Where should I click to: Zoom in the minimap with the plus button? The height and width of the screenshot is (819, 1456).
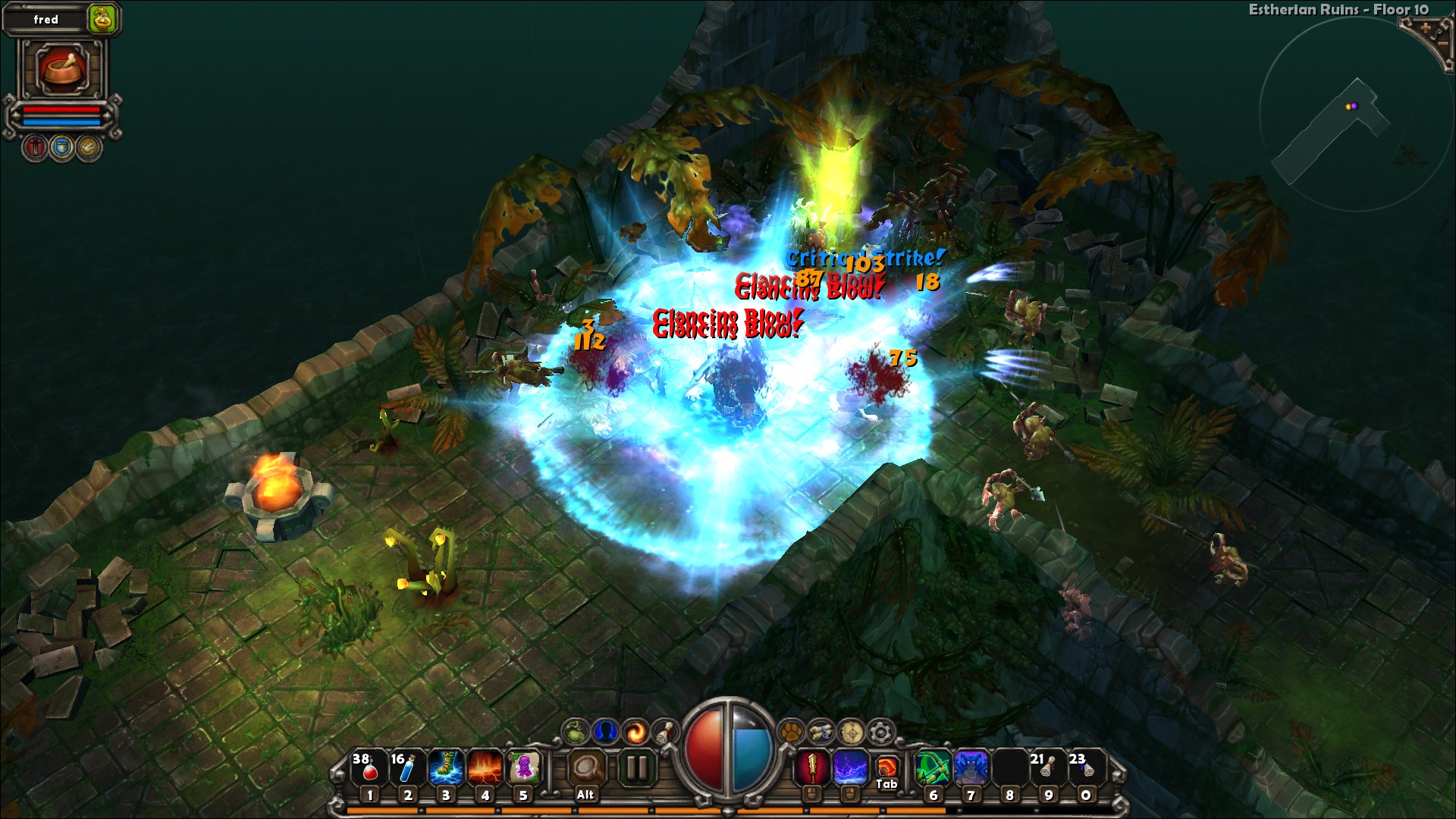[x=1426, y=29]
